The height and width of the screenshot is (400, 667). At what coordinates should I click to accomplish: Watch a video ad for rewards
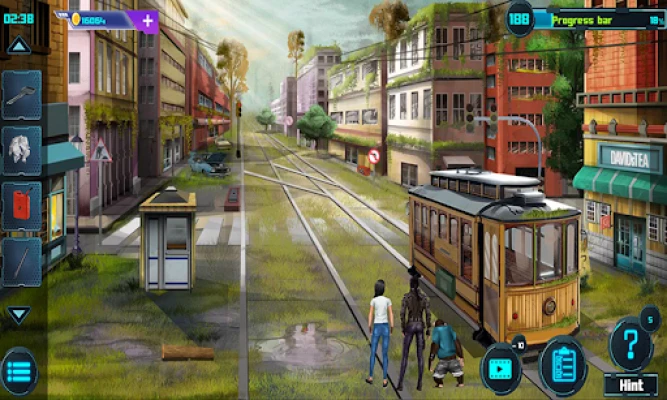pyautogui.click(x=501, y=366)
